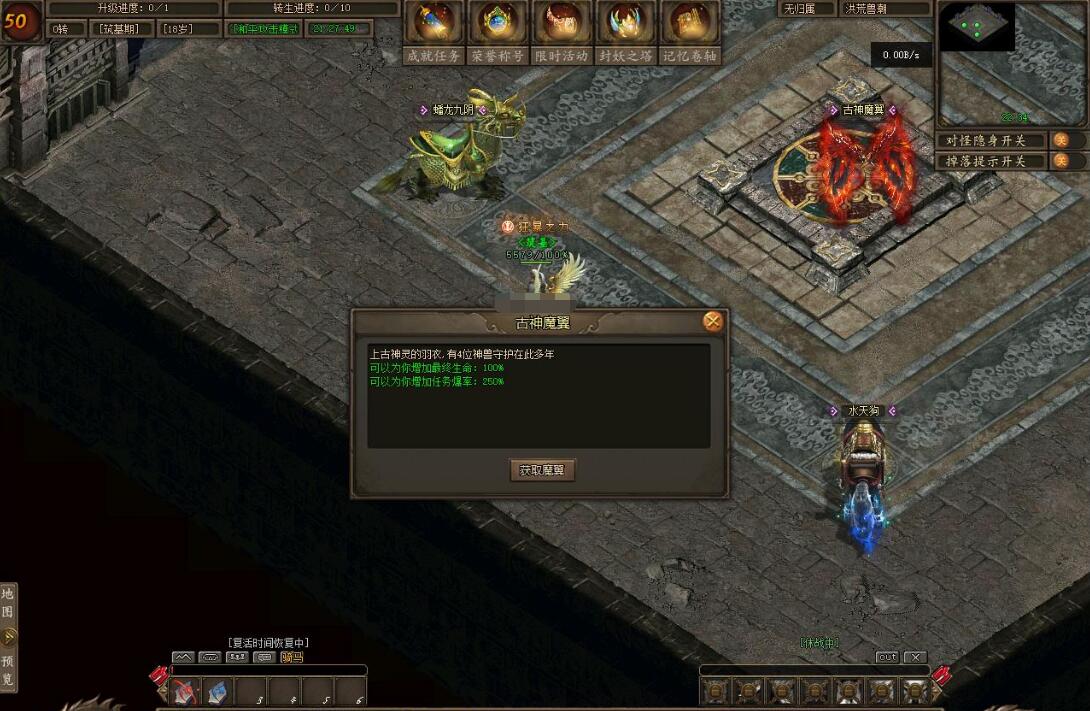
Task: Close the locked slot bar with X
Action: pos(915,657)
